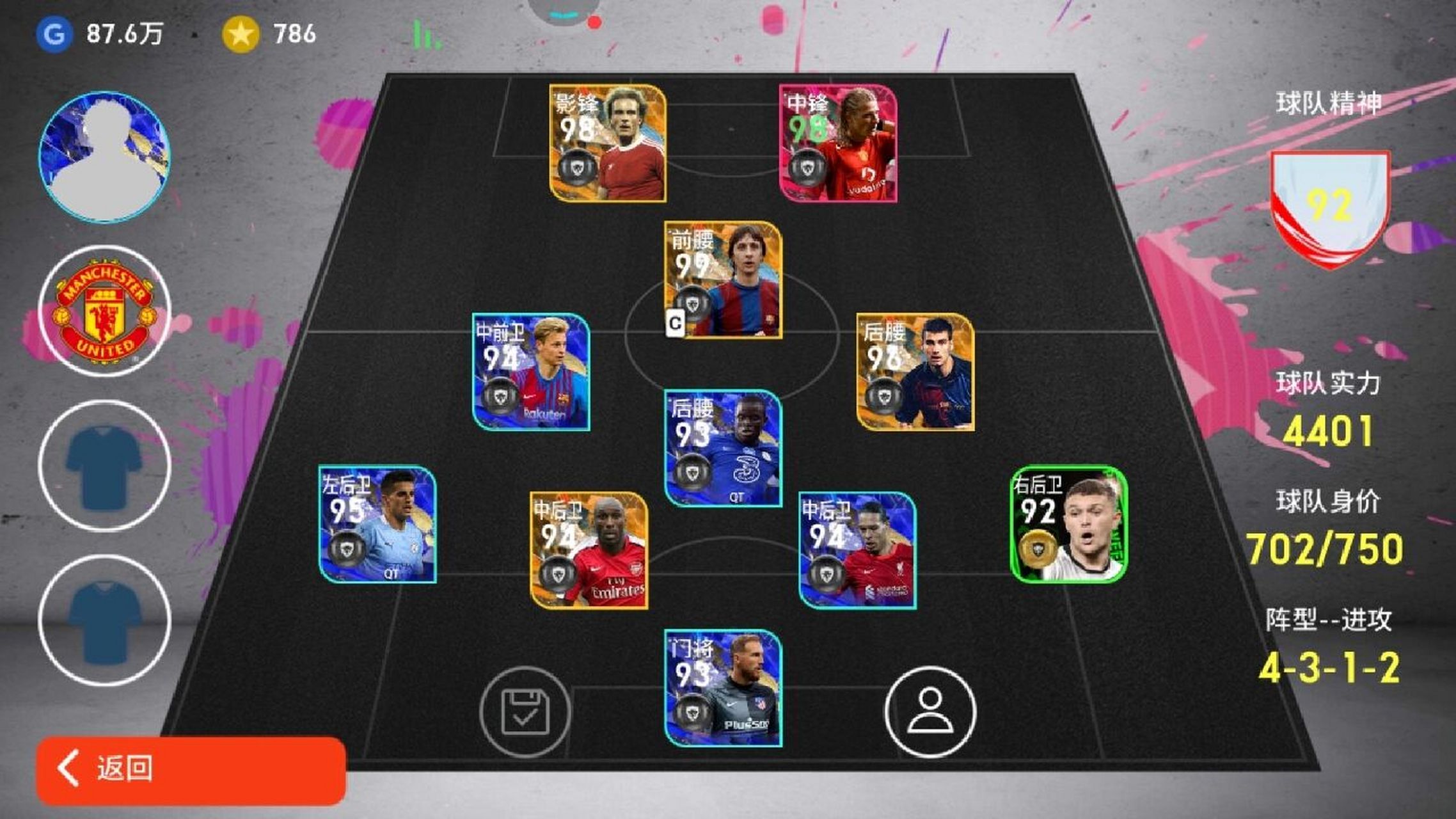The width and height of the screenshot is (1456, 819).
Task: Pick the 中前卫 94 Barcelona midfielder card
Action: click(530, 372)
